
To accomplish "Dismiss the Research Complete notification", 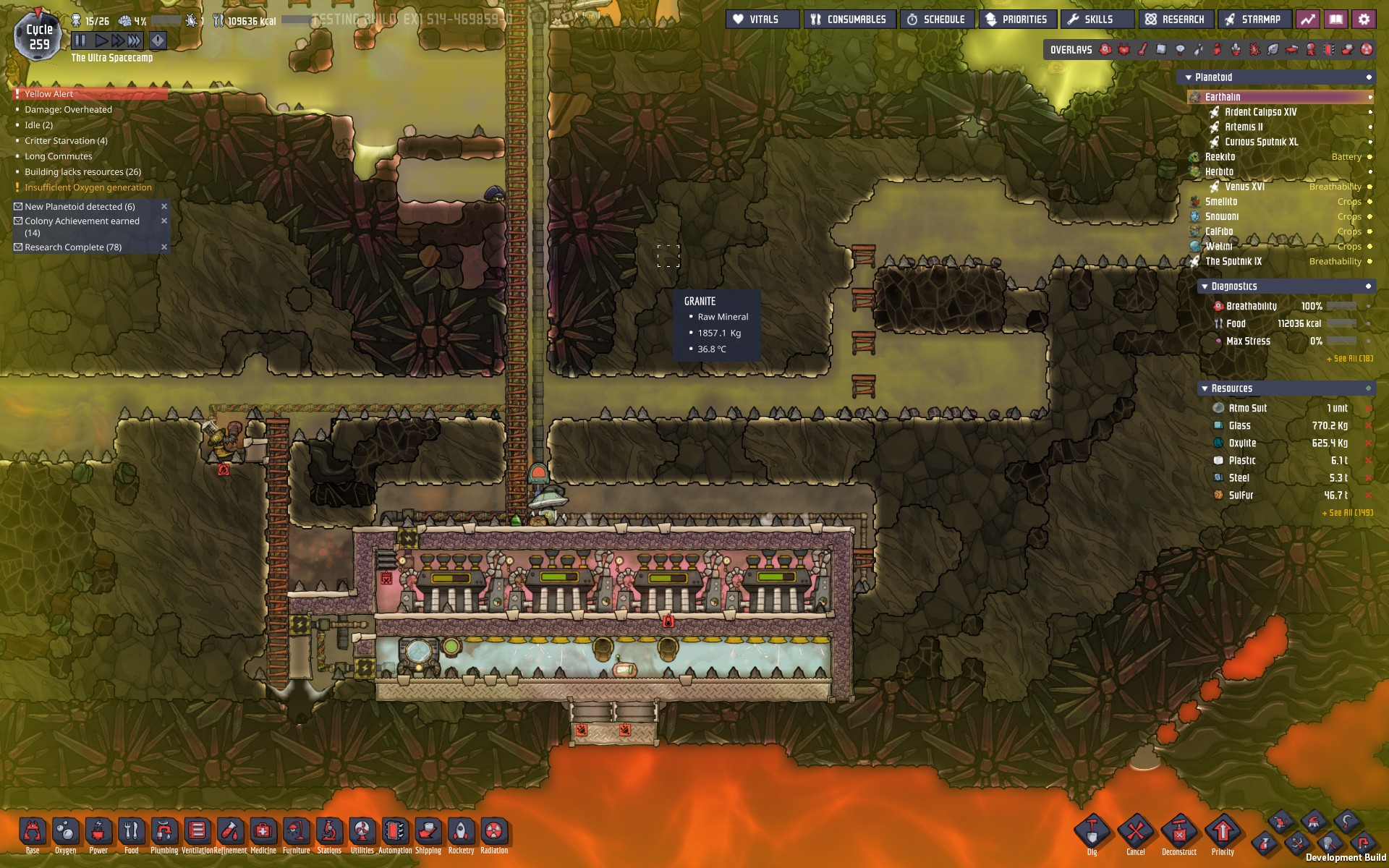I will pyautogui.click(x=164, y=247).
